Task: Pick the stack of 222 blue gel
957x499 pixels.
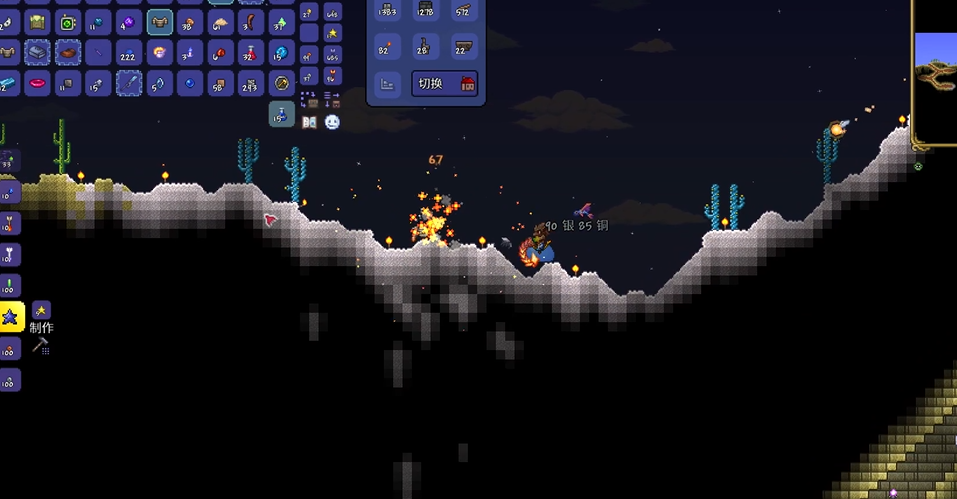Action: coord(129,53)
